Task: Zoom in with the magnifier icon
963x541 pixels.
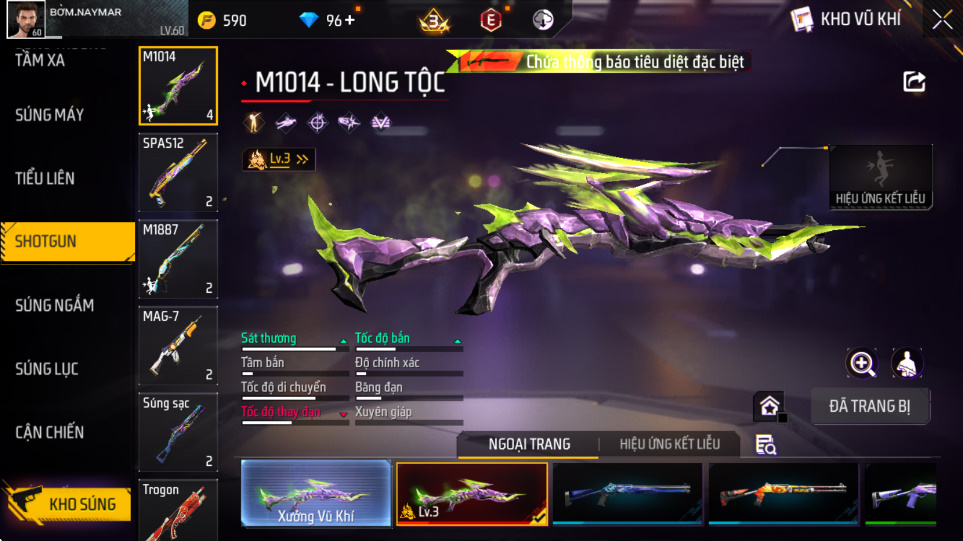Action: (862, 363)
